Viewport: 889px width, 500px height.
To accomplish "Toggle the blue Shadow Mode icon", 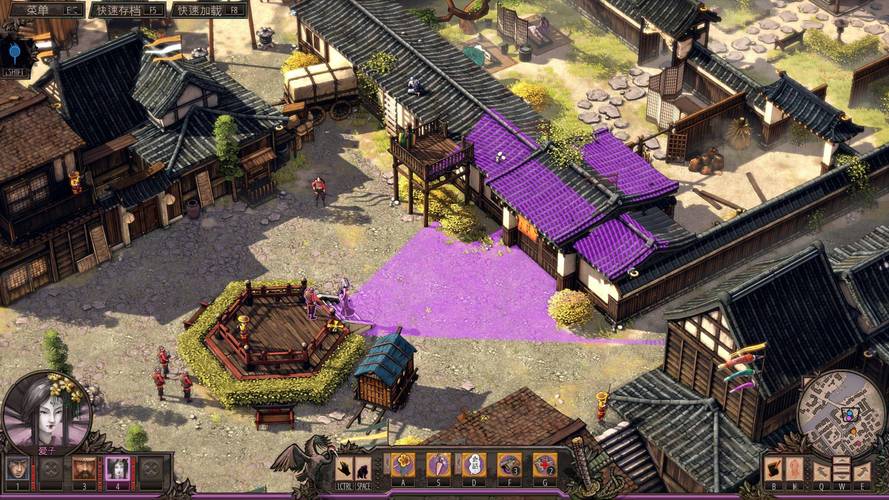I will pyautogui.click(x=16, y=52).
